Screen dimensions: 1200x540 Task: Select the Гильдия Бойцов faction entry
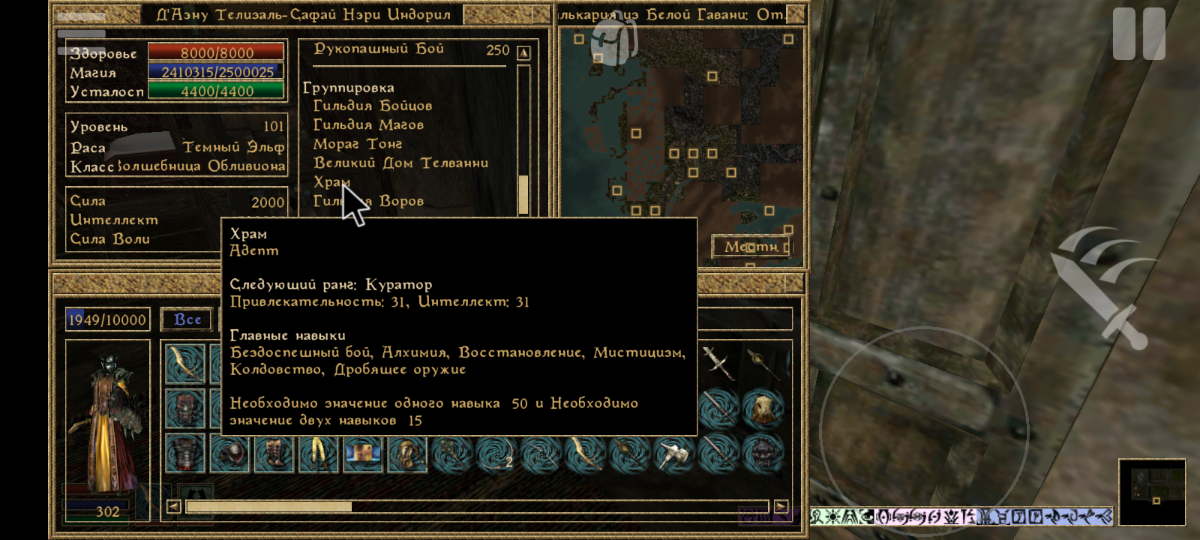click(x=372, y=106)
